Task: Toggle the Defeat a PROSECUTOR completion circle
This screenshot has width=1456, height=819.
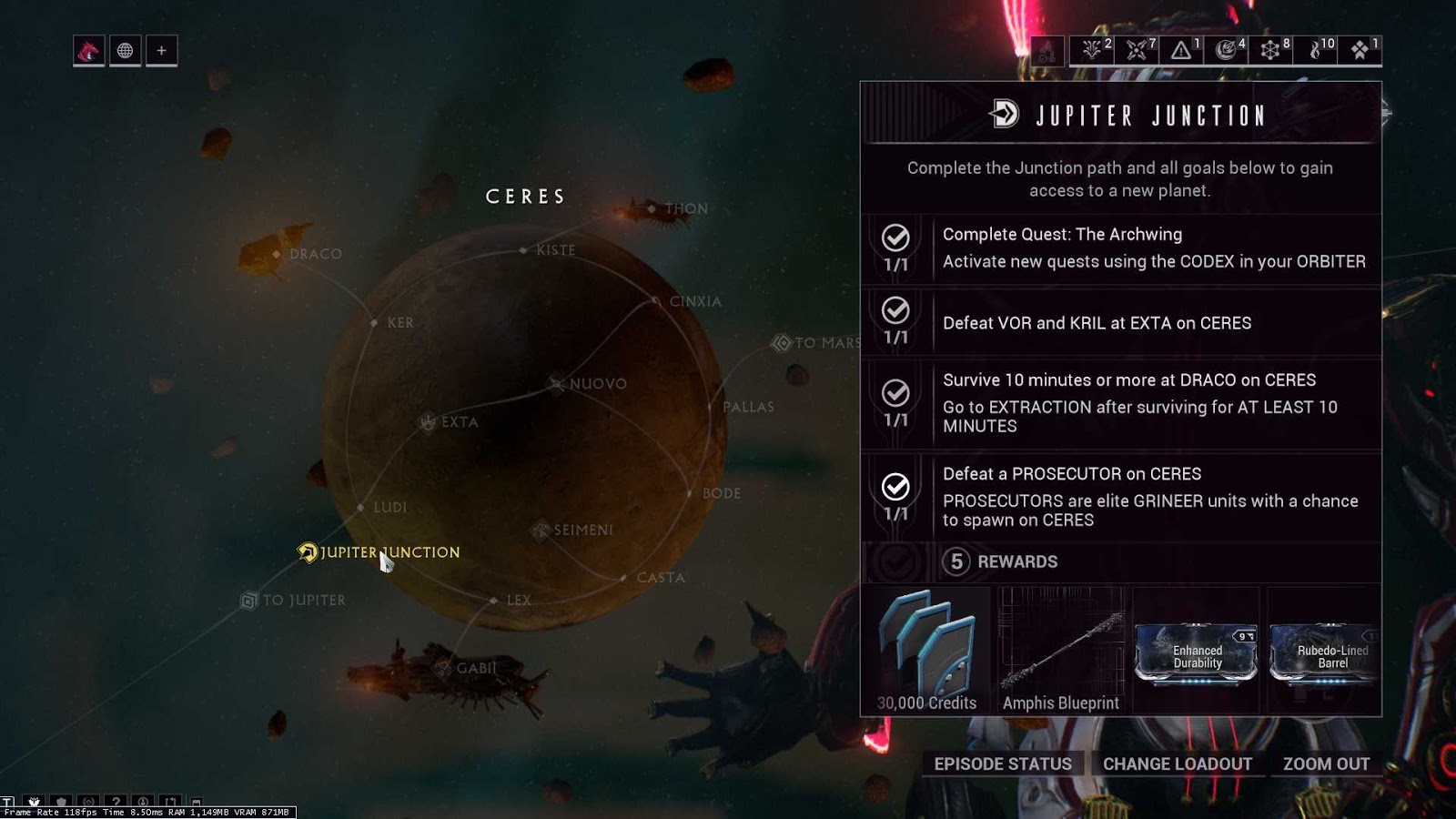Action: pyautogui.click(x=895, y=485)
